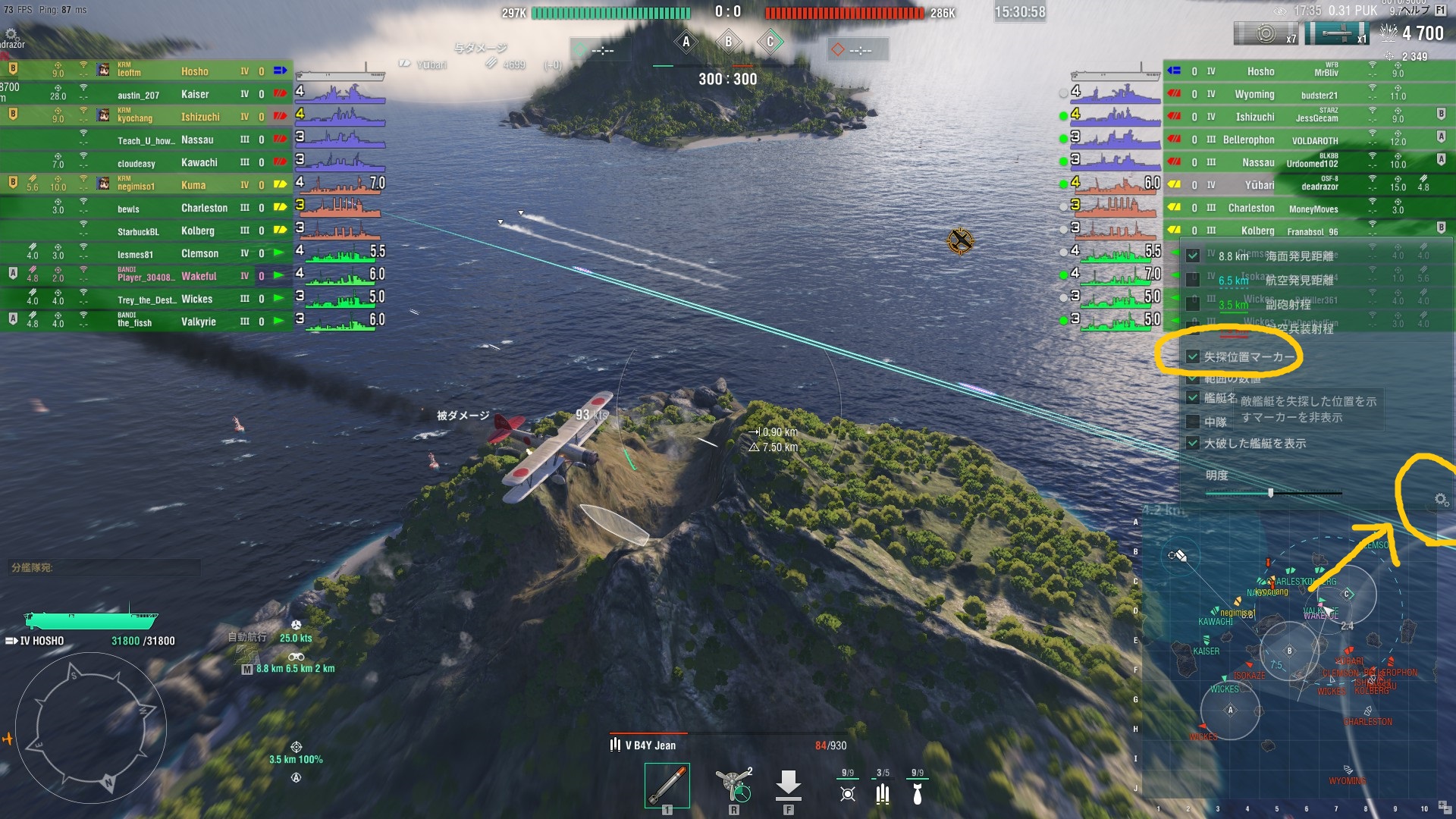
Task: Enable the 副砲射程 range checkbox
Action: point(1193,304)
